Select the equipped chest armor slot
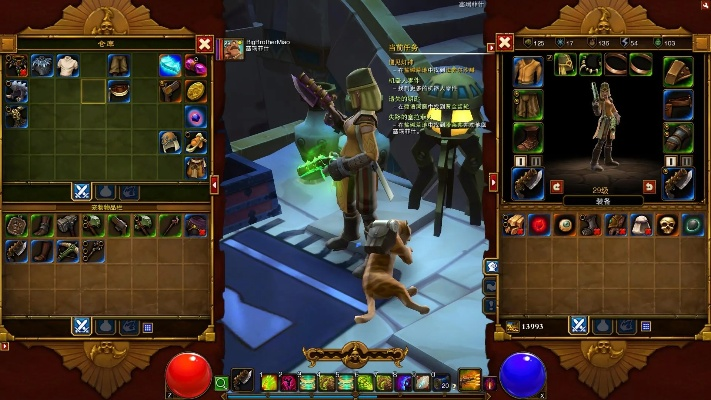 pyautogui.click(x=528, y=71)
